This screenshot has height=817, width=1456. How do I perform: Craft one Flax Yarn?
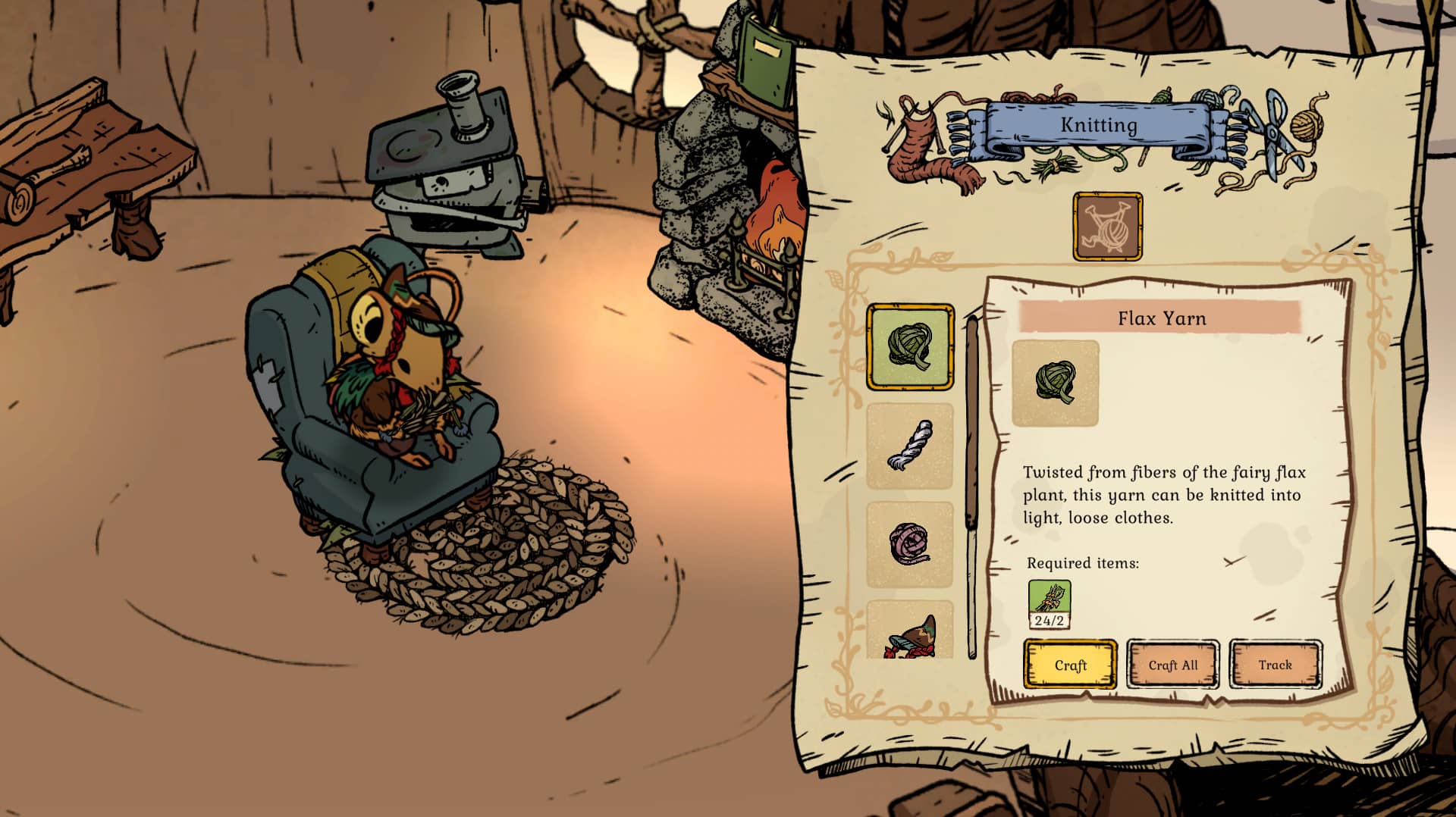(x=1070, y=665)
